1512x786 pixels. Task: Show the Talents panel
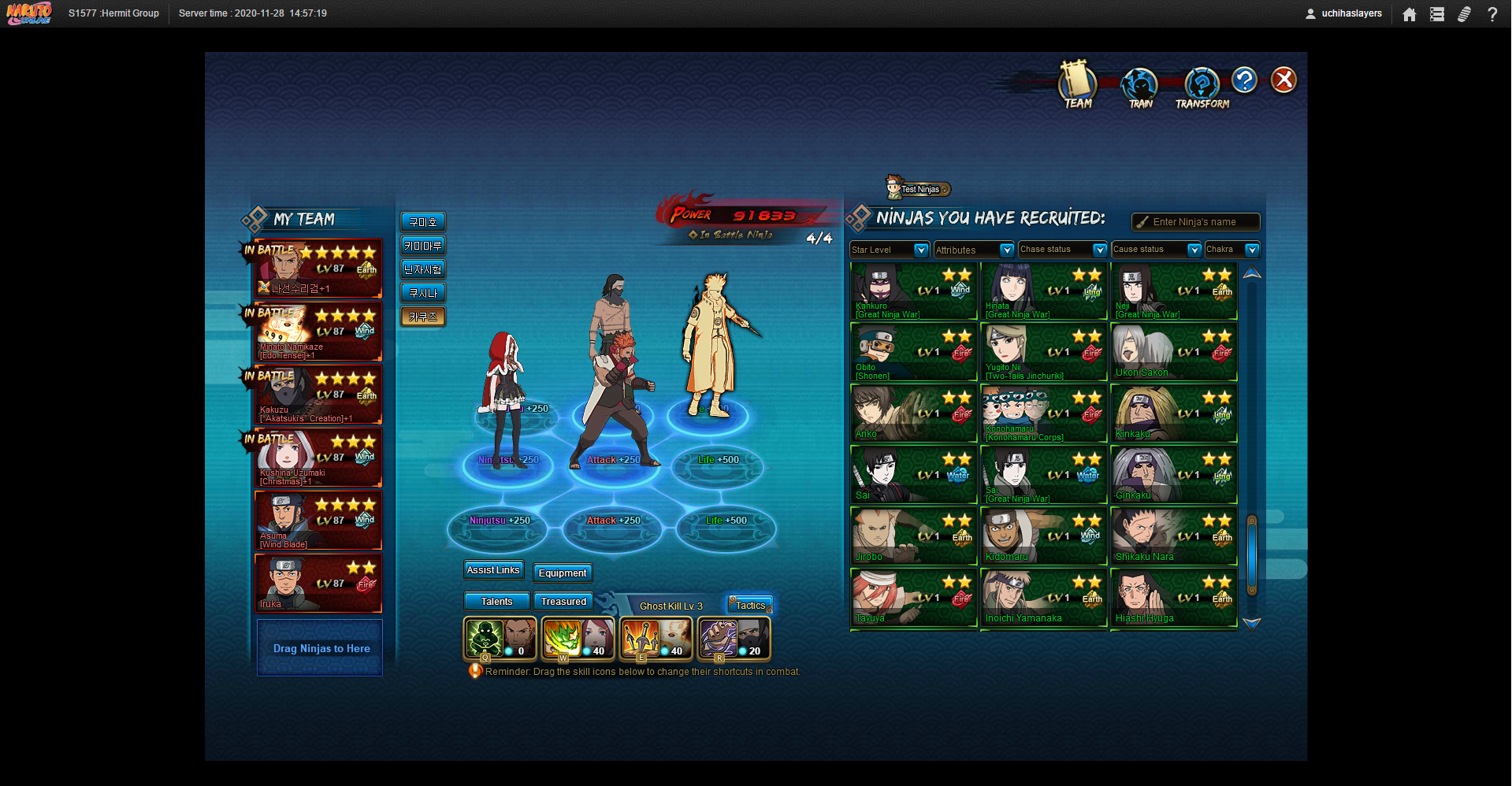point(496,602)
